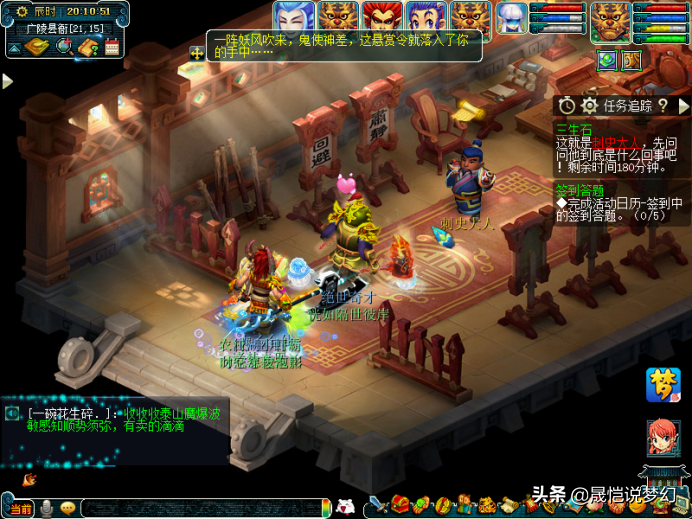
Task: Open the red-haired girl avatar icon
Action: click(x=663, y=438)
